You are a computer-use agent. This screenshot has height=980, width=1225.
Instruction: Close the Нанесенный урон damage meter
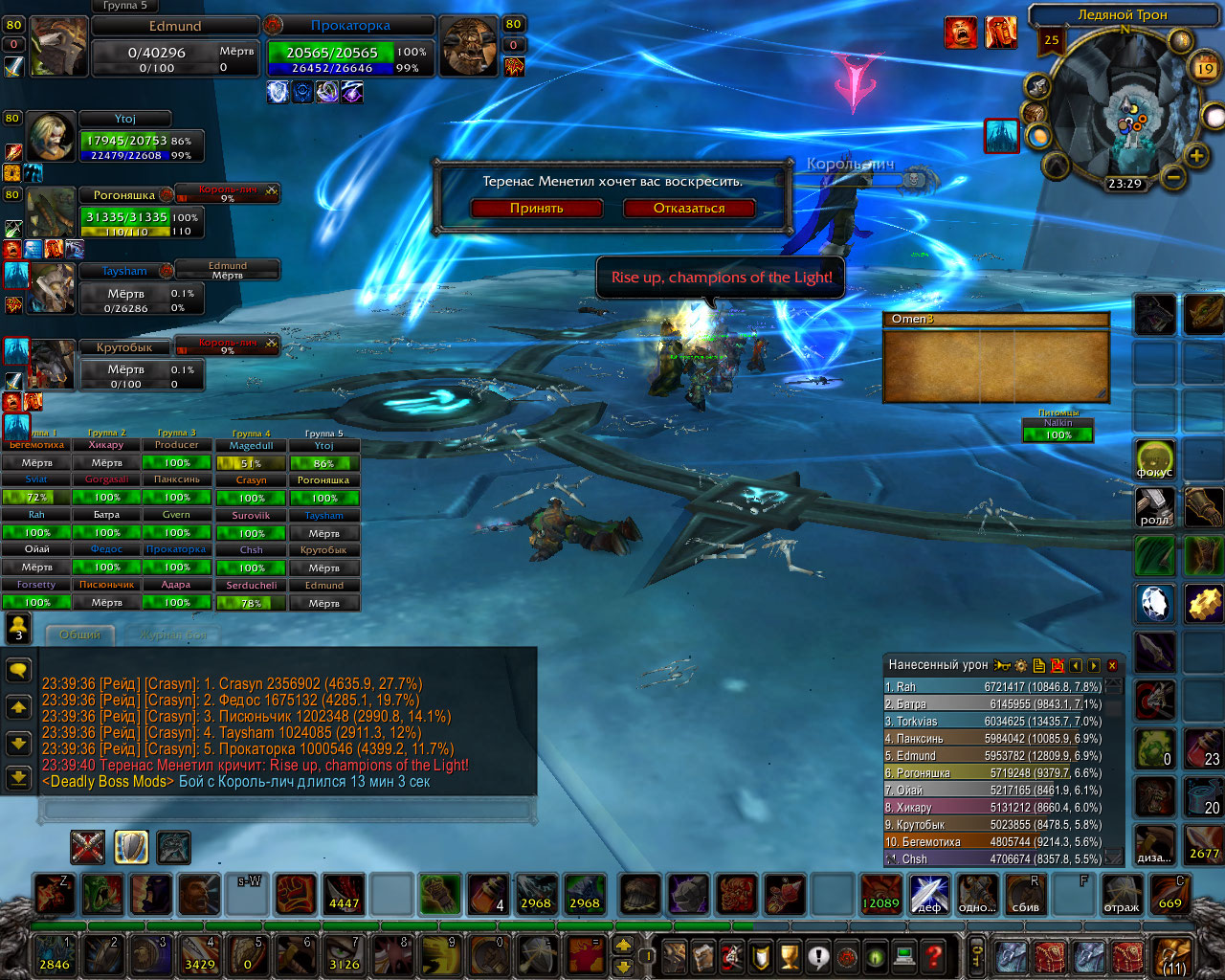point(1112,665)
